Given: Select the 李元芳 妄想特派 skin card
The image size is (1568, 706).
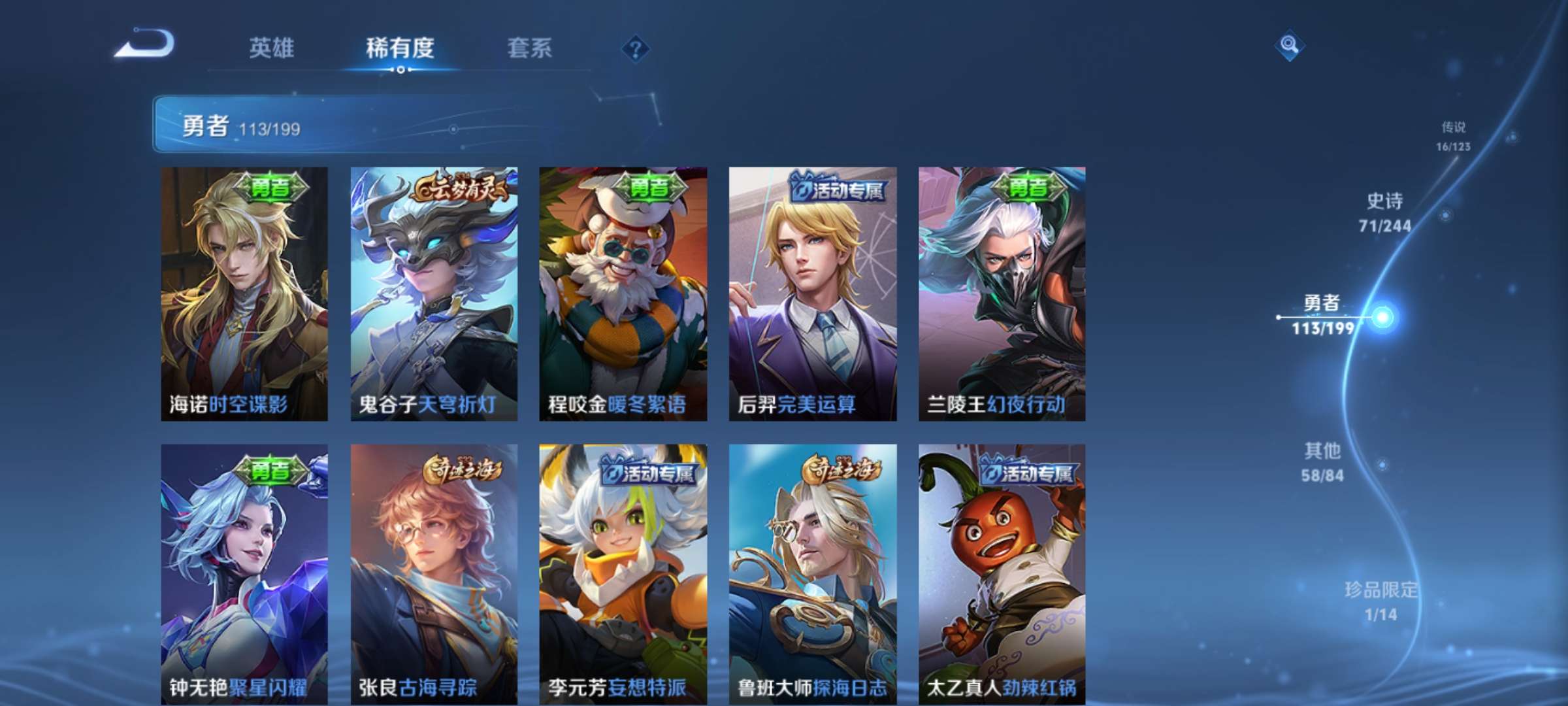Looking at the screenshot, I should point(623,574).
